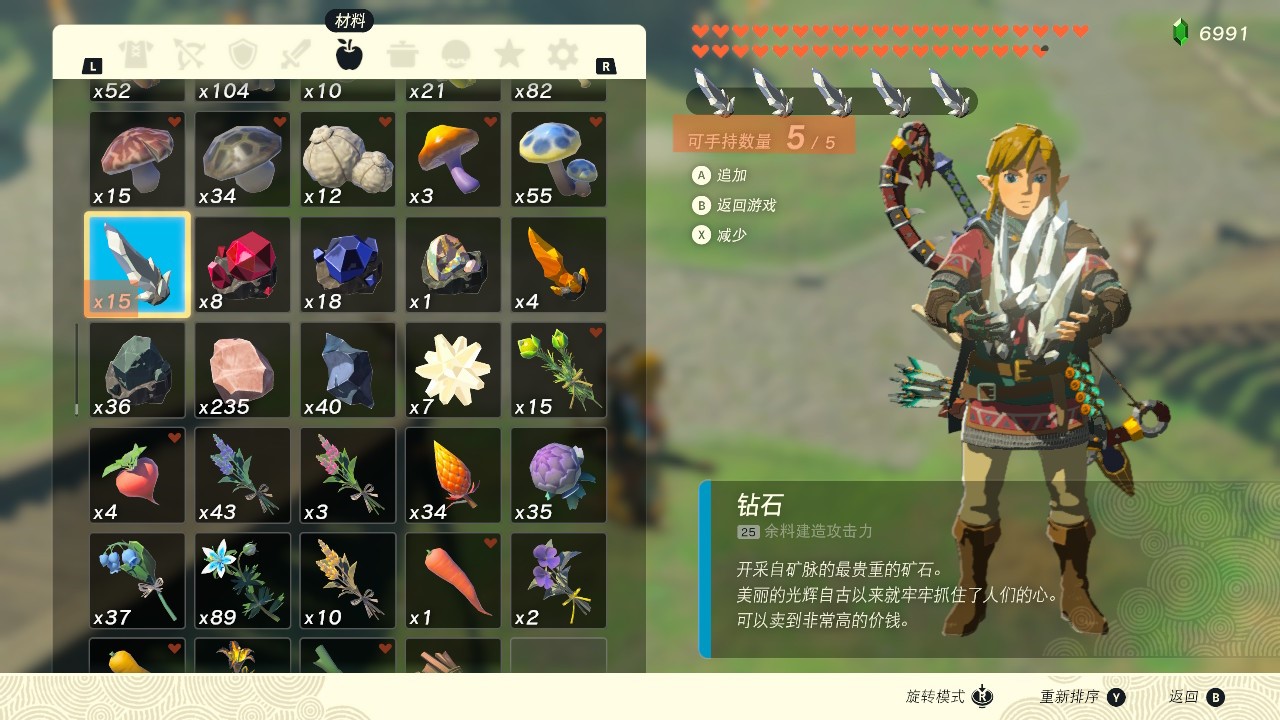Select the white-and-blue flower slot with 89
Screen dimensions: 1280x720
[242, 581]
